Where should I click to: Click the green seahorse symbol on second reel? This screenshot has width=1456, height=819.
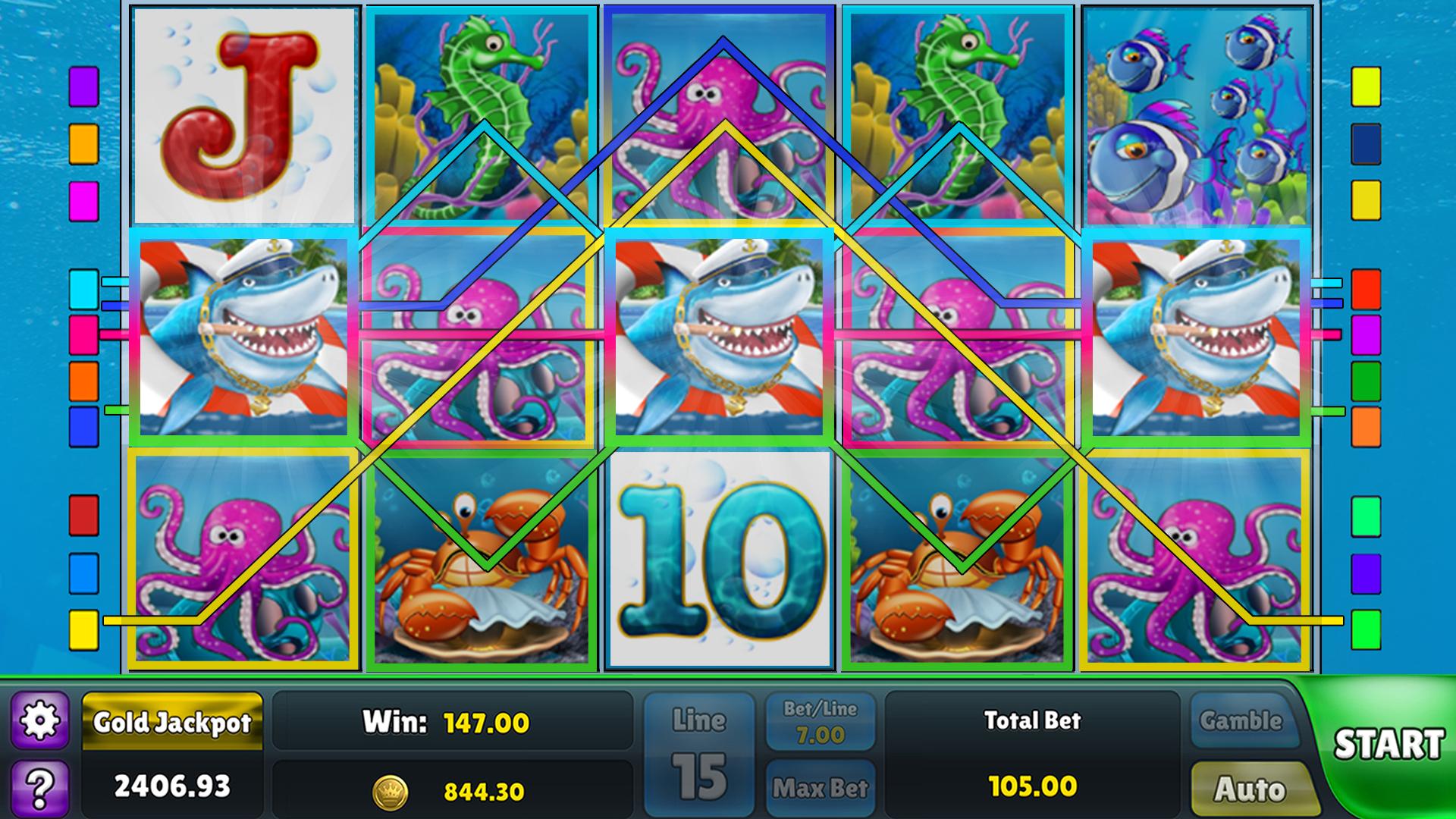point(485,110)
